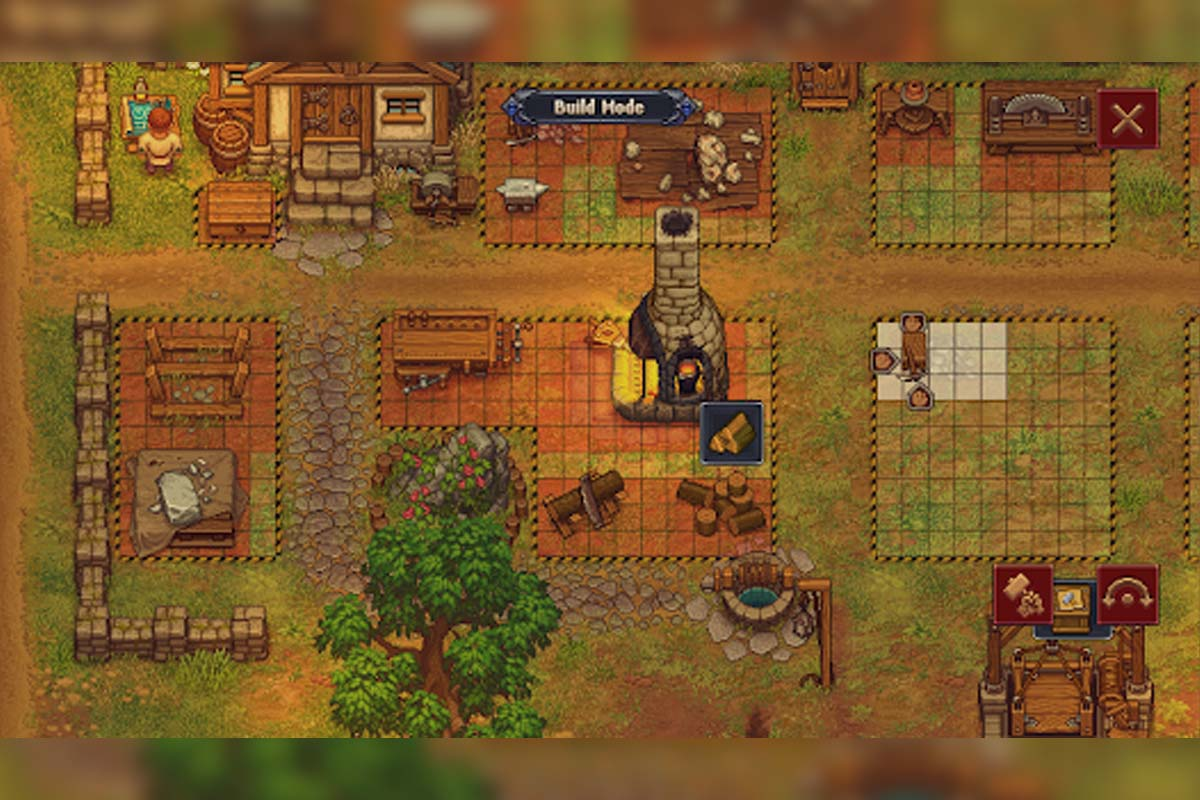The width and height of the screenshot is (1200, 800).
Task: Rotate the structure with the curved arrow button
Action: [x=1128, y=595]
